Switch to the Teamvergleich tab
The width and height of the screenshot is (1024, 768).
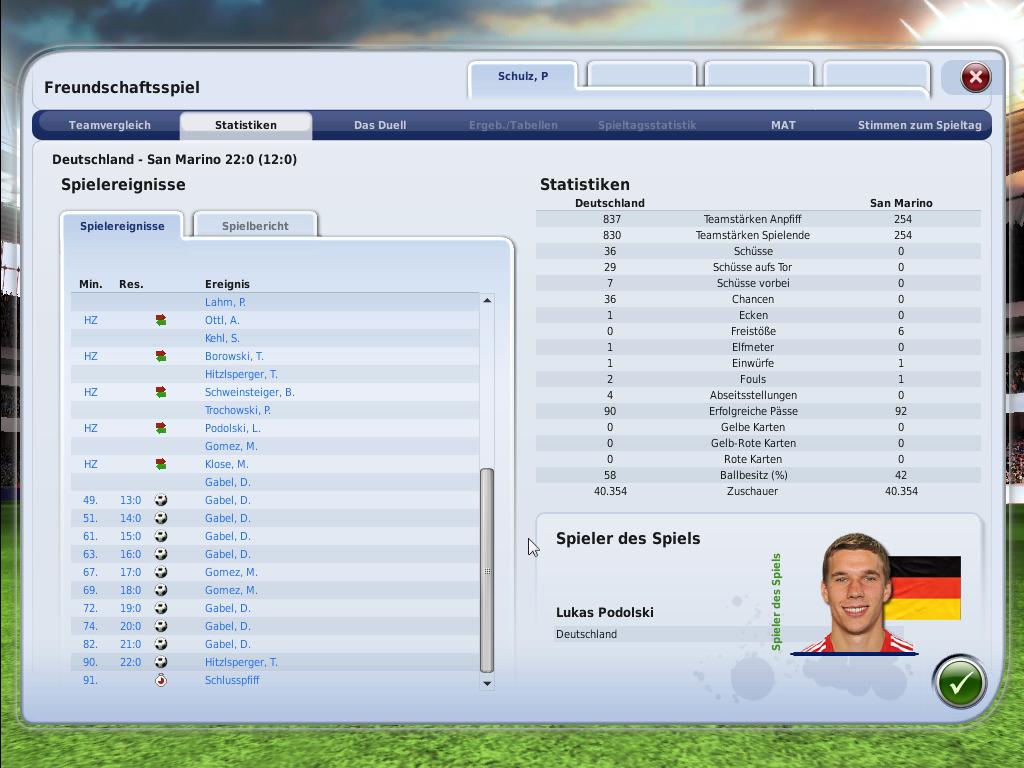110,125
